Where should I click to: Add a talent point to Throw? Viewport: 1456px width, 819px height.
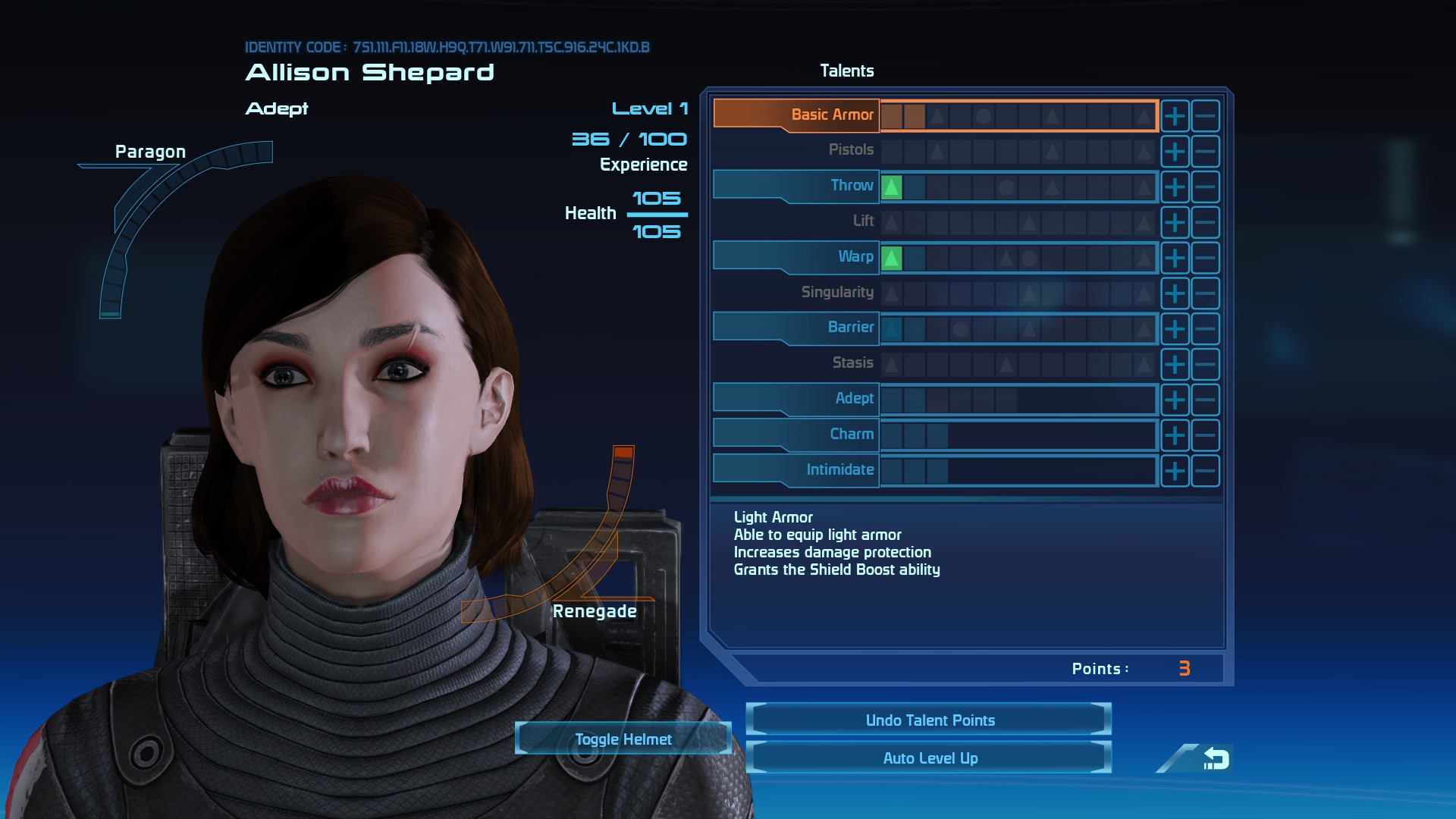coord(1175,187)
